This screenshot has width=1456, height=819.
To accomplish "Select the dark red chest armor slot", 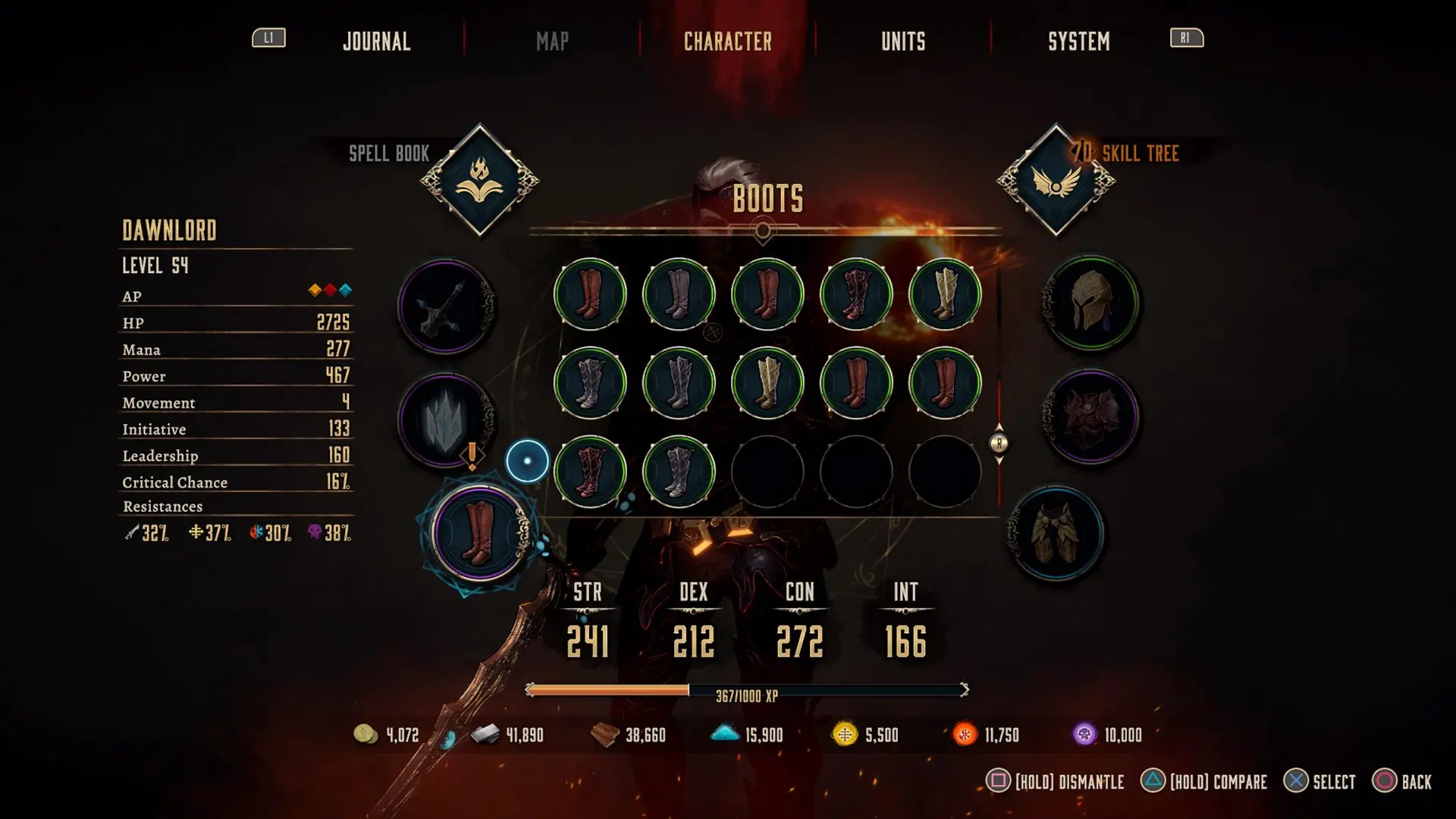I will 1090,416.
